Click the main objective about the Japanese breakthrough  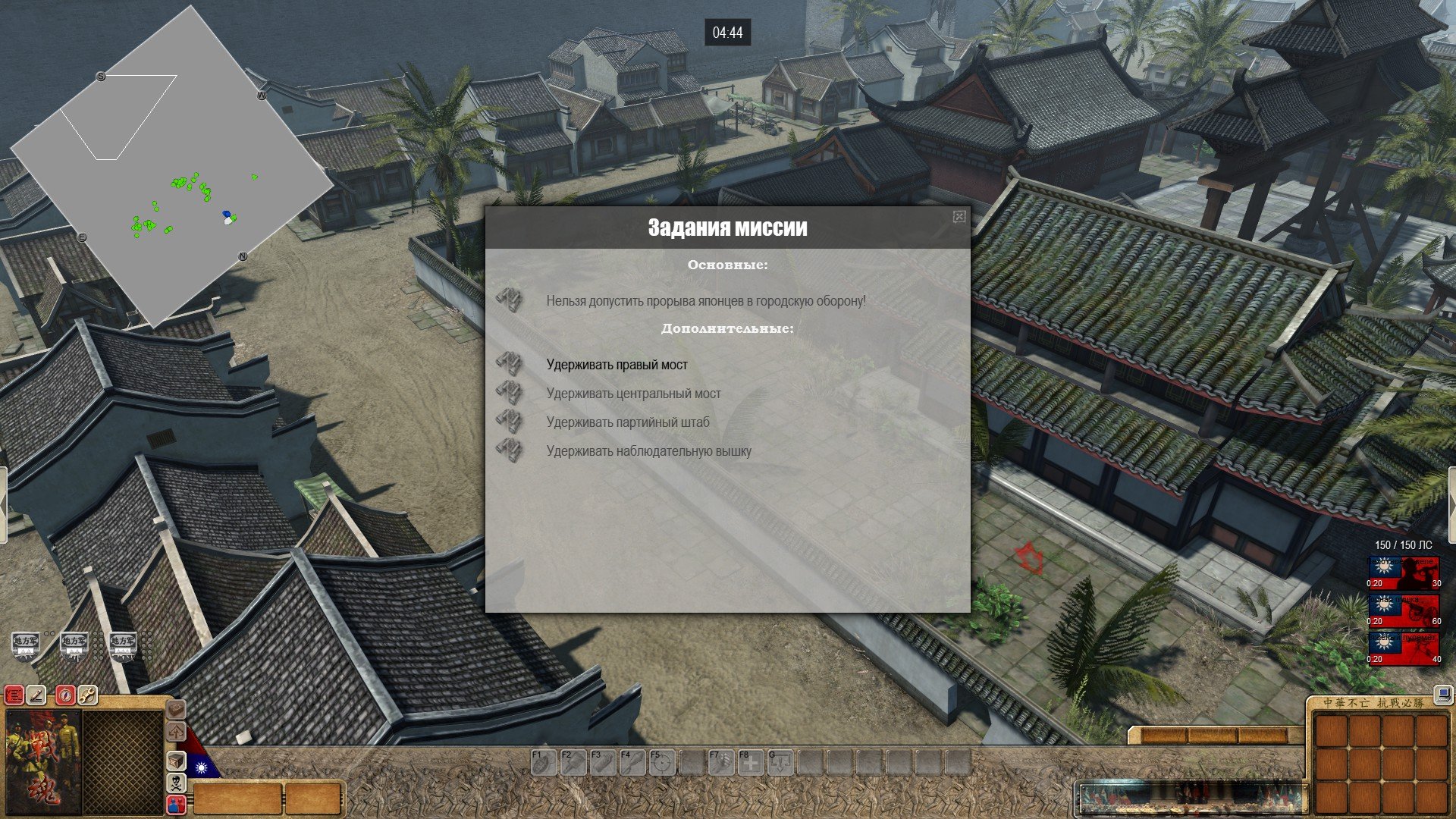click(x=705, y=301)
